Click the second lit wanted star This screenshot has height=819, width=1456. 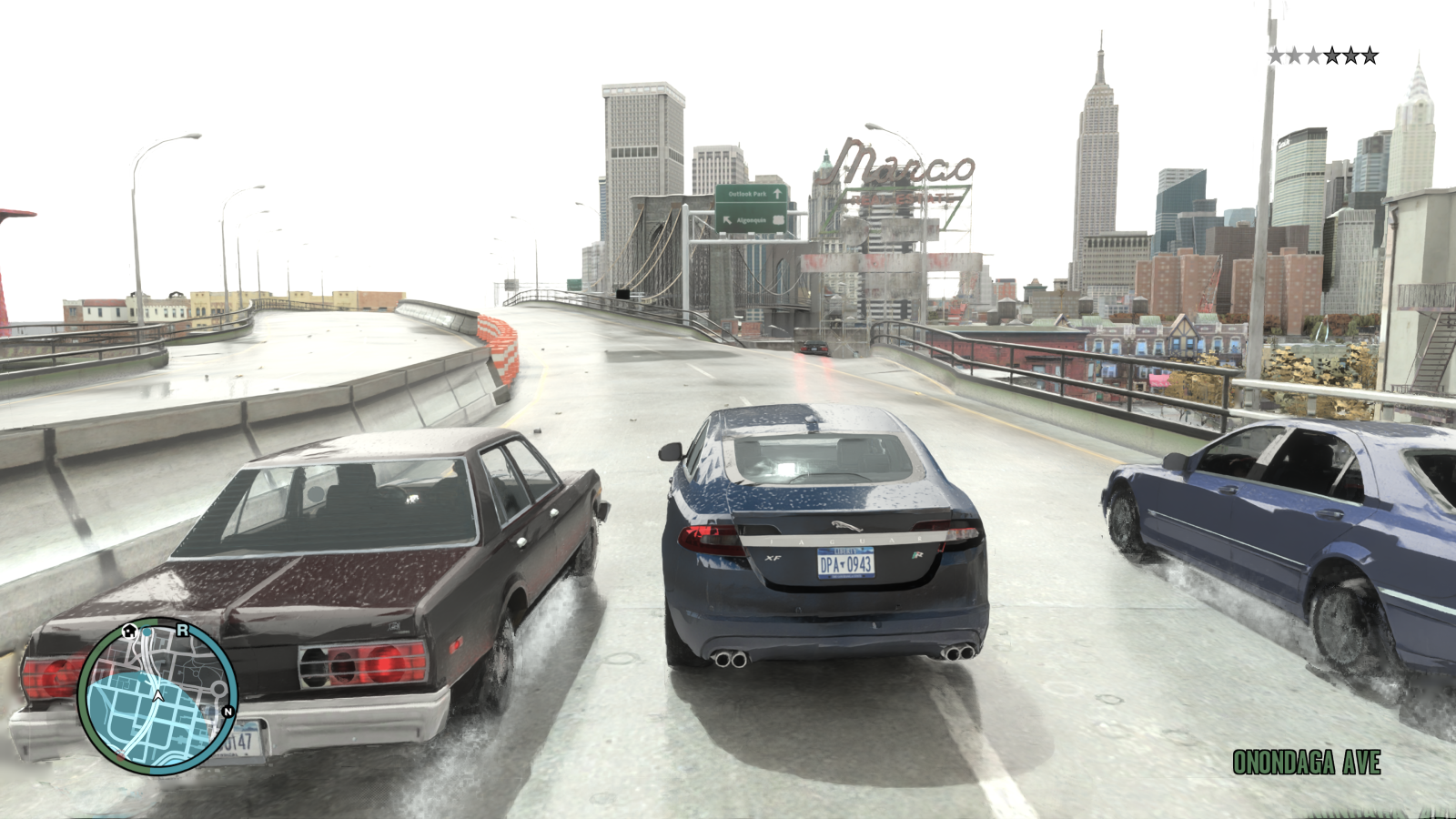coord(1295,56)
